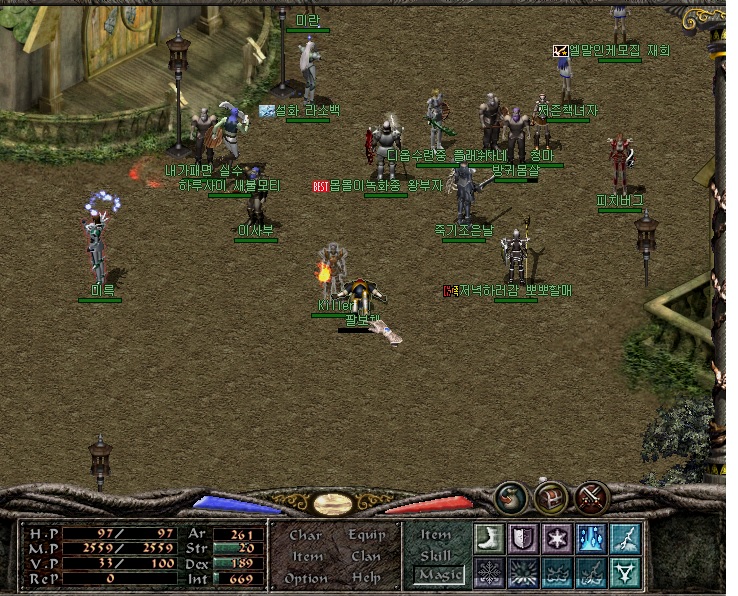Open the Option menu
738x596 pixels.
306,578
